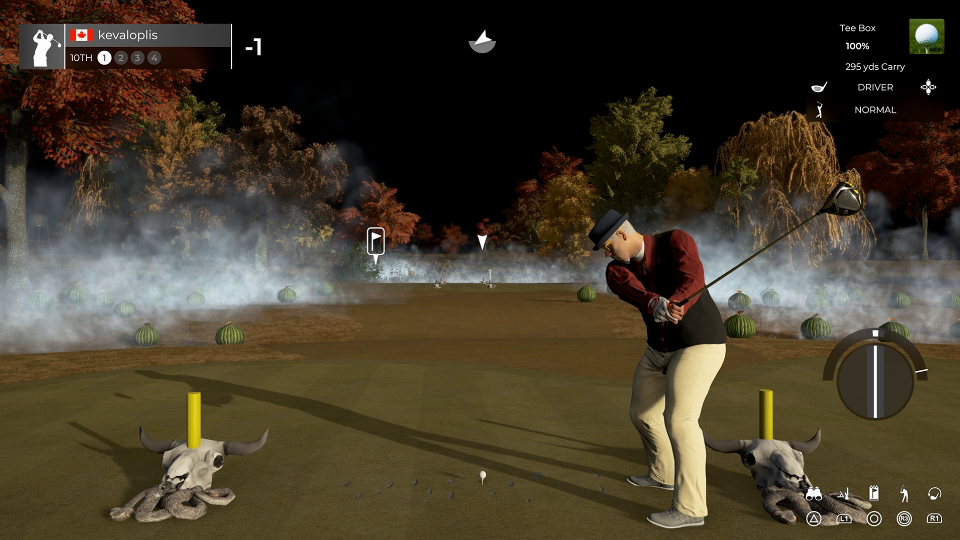This screenshot has width=960, height=540.
Task: Open the binoculars scout view
Action: [814, 494]
